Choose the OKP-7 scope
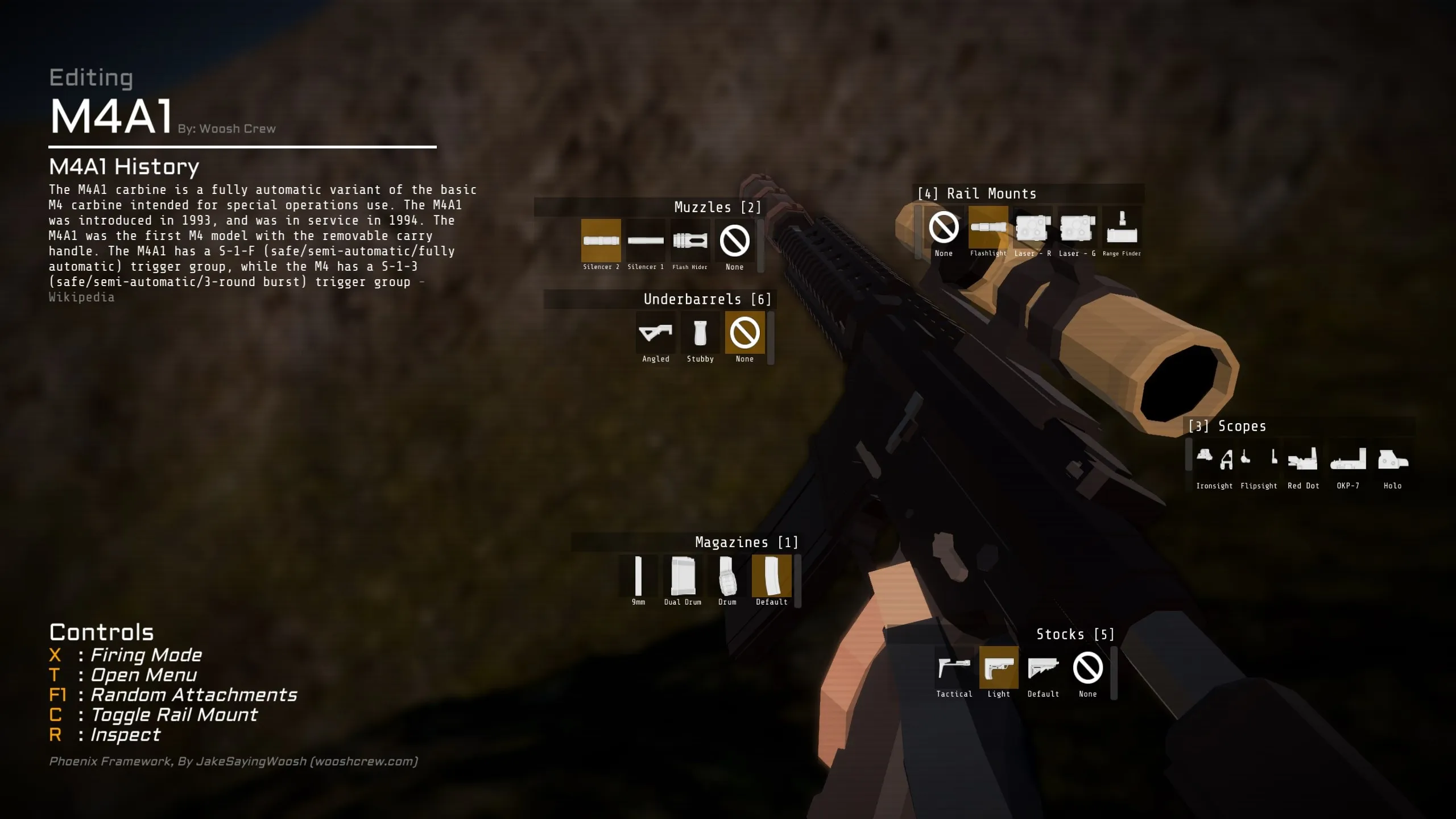 pyautogui.click(x=1348, y=460)
